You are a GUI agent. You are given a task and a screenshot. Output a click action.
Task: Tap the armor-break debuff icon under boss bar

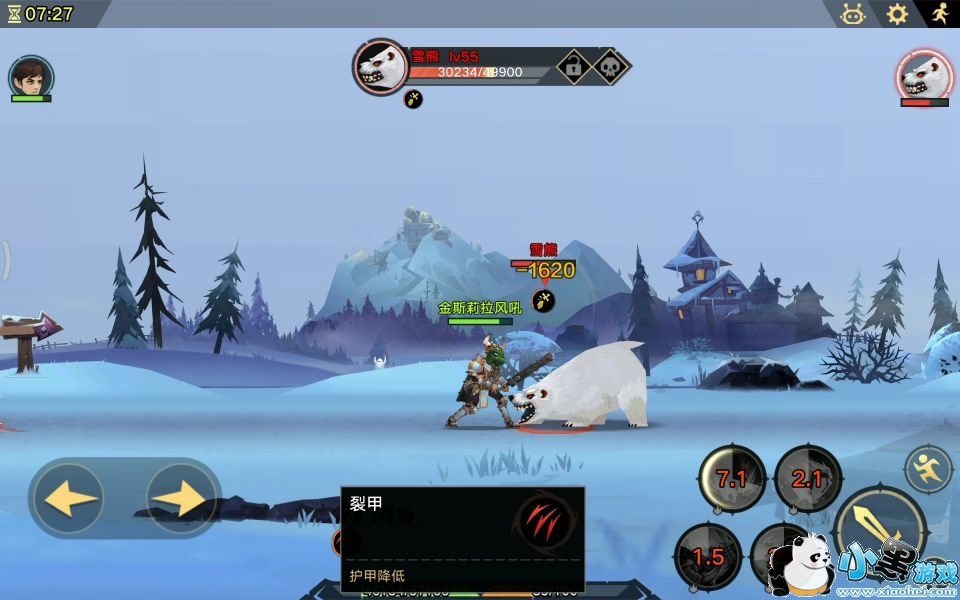click(x=413, y=99)
